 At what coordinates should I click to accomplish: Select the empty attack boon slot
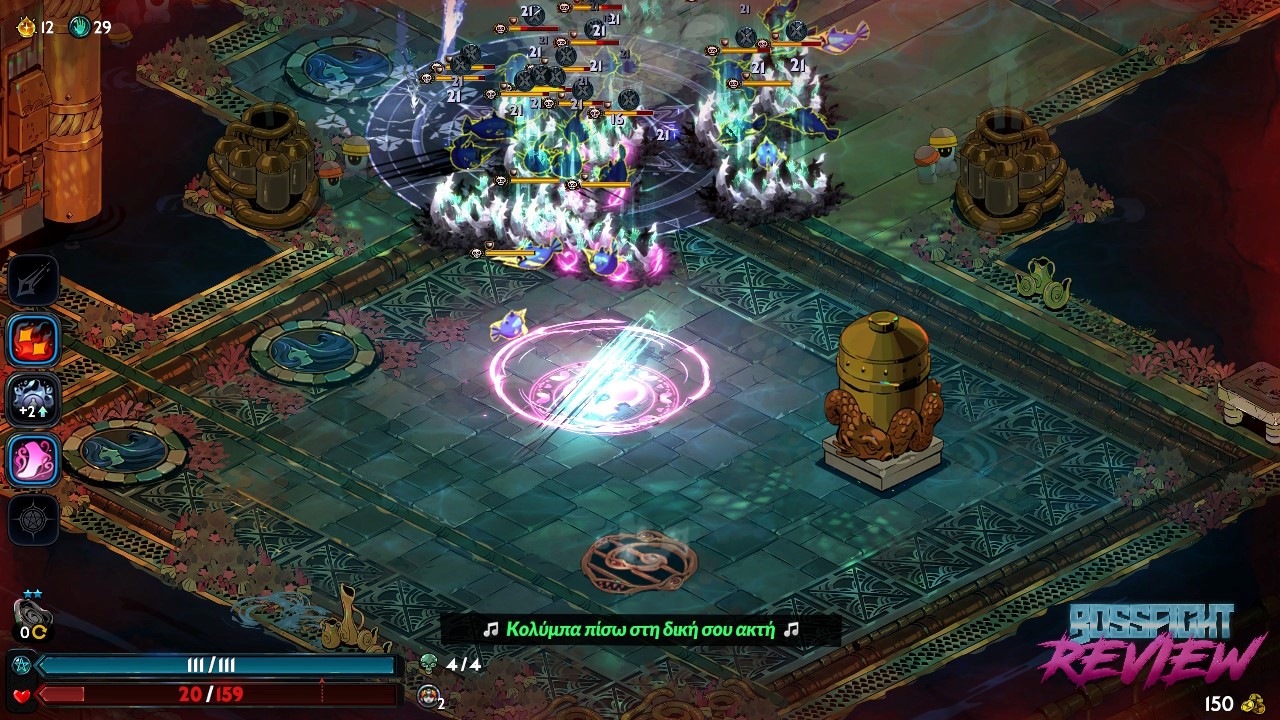coord(34,281)
